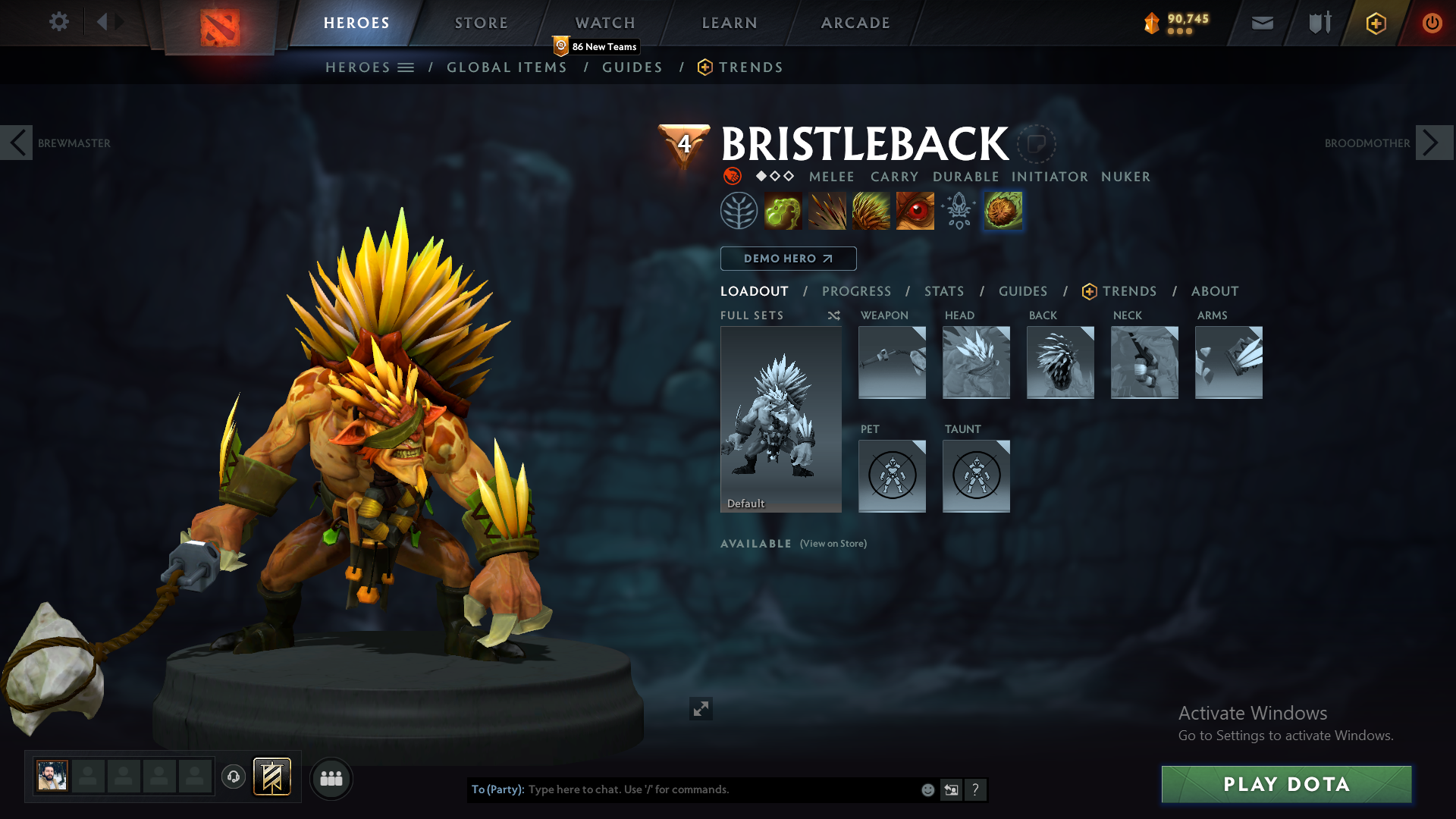Toggle voice chat with the headset icon
Image resolution: width=1456 pixels, height=819 pixels.
click(x=233, y=777)
